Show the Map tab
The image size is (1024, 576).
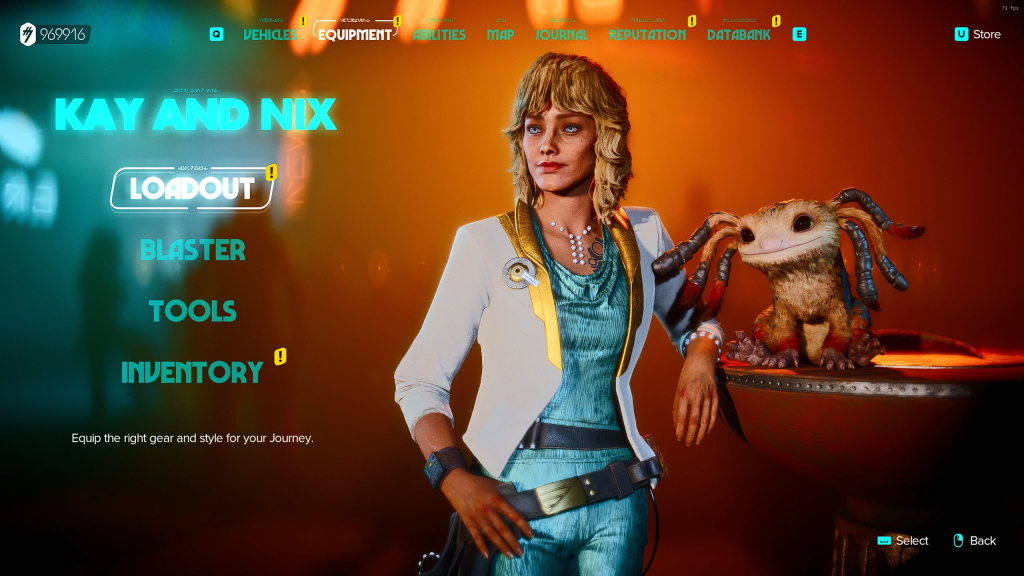click(x=500, y=35)
